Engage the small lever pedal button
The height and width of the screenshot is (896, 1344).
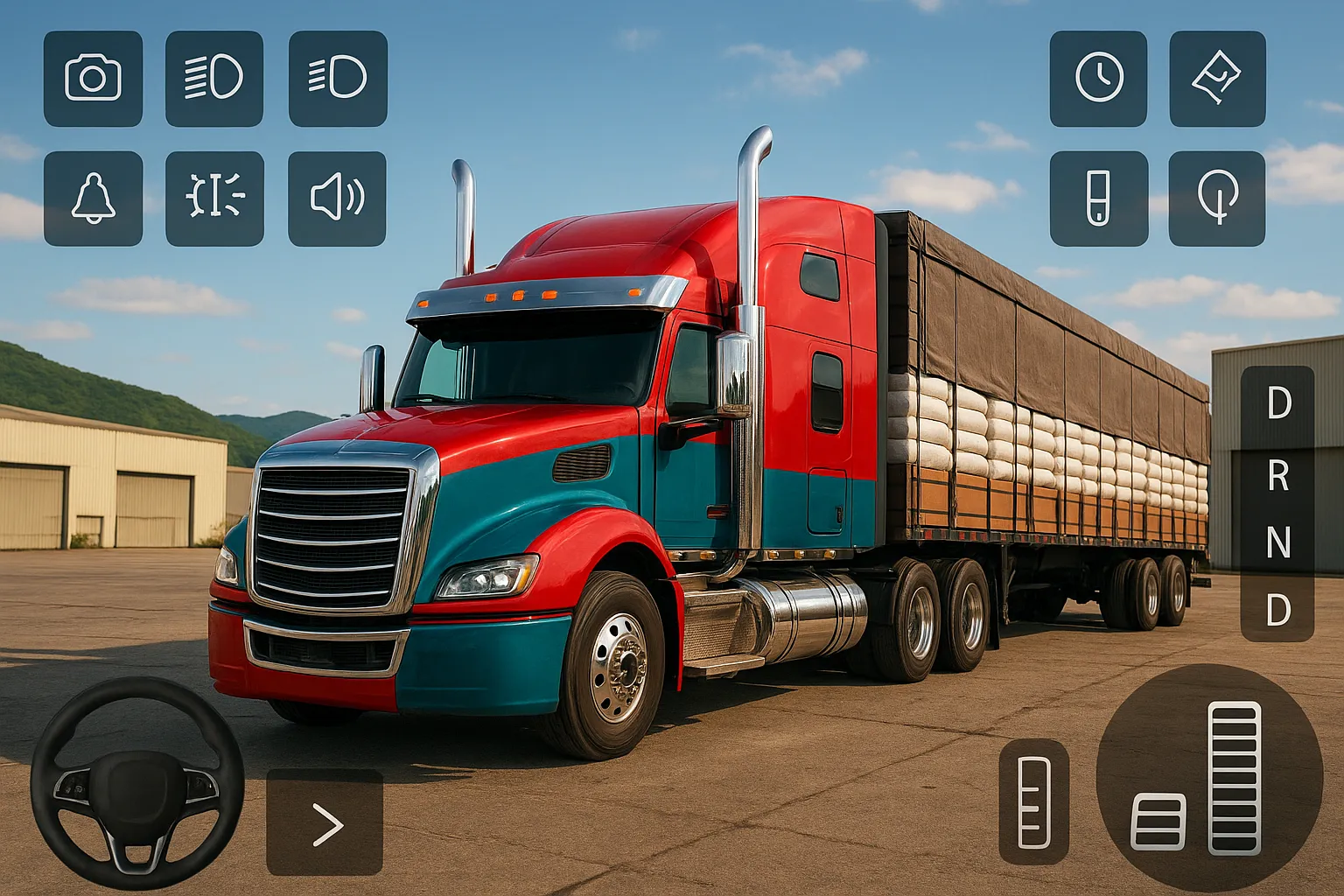point(1033,802)
